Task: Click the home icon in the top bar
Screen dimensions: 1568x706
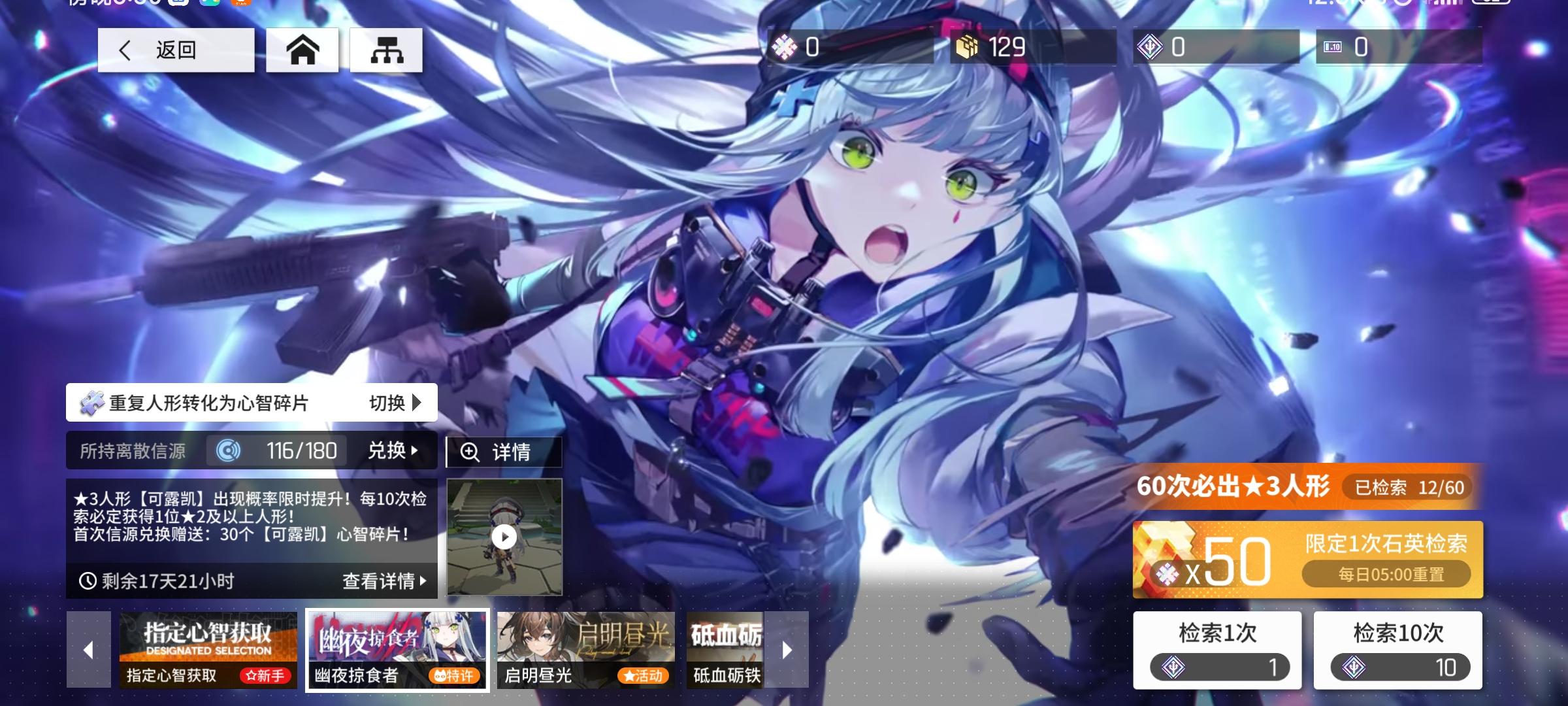Action: [x=302, y=50]
